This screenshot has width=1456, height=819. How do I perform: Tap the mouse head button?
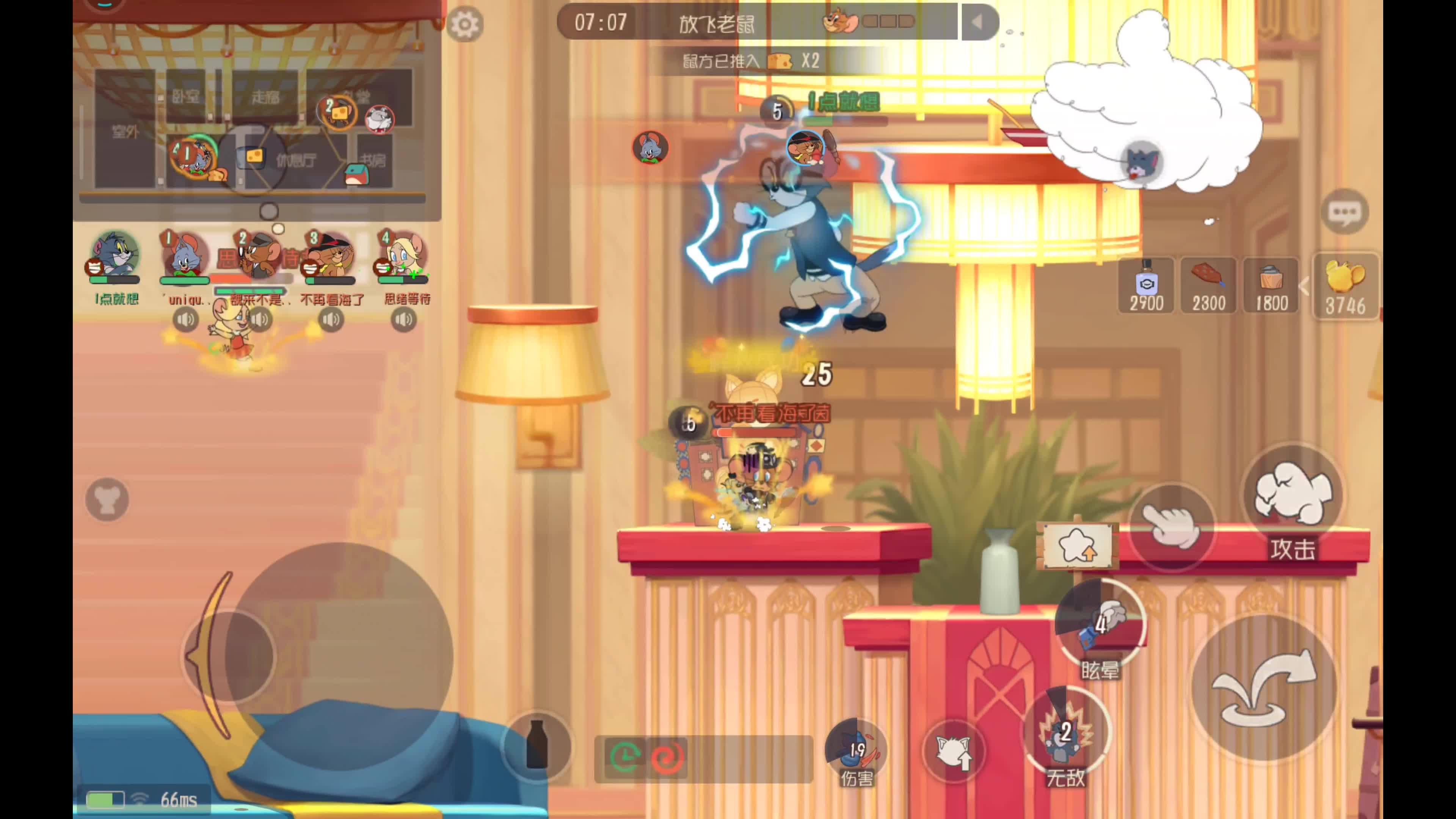(107, 500)
